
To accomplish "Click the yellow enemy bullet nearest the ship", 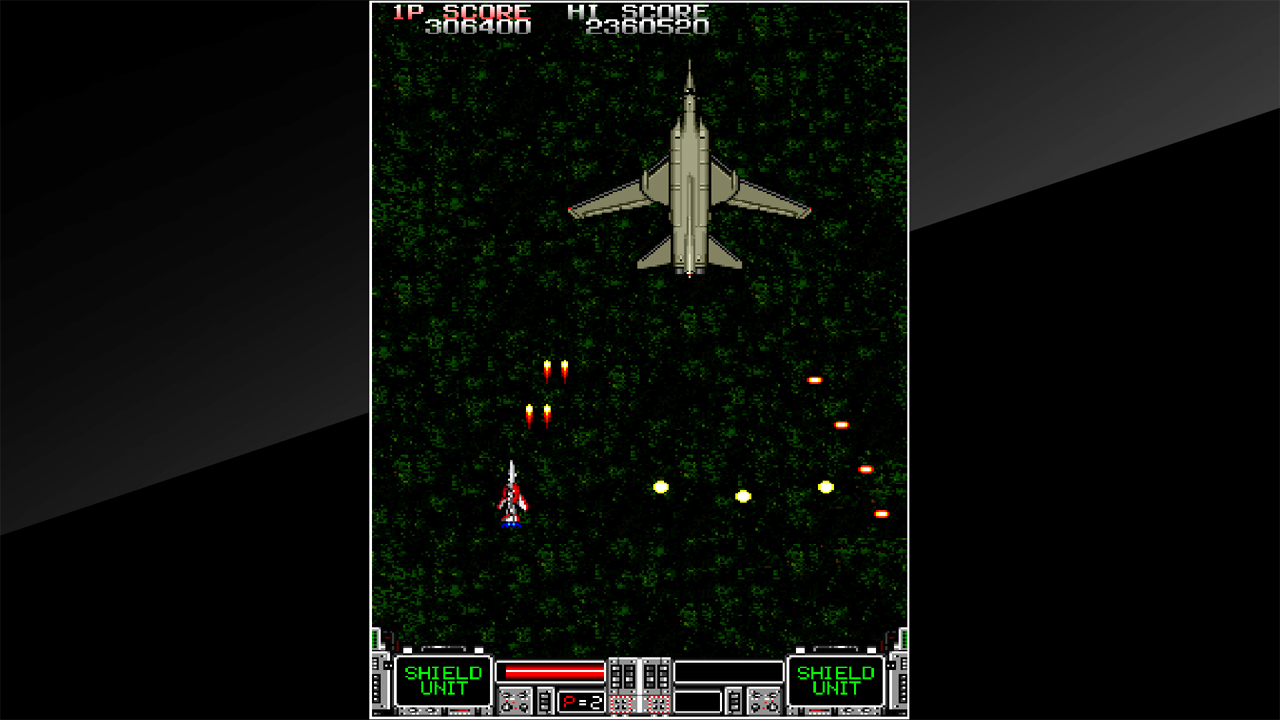I will coord(659,487).
